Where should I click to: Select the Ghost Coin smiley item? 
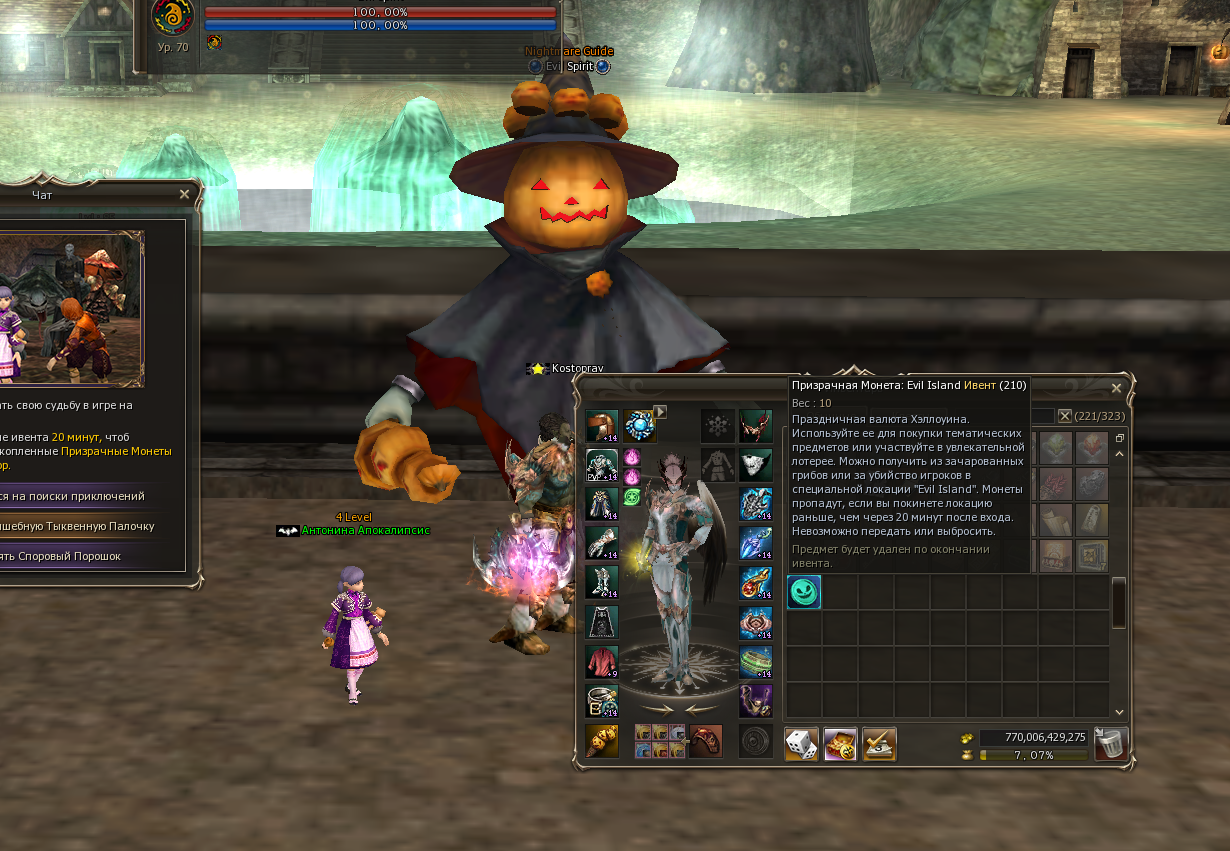804,593
